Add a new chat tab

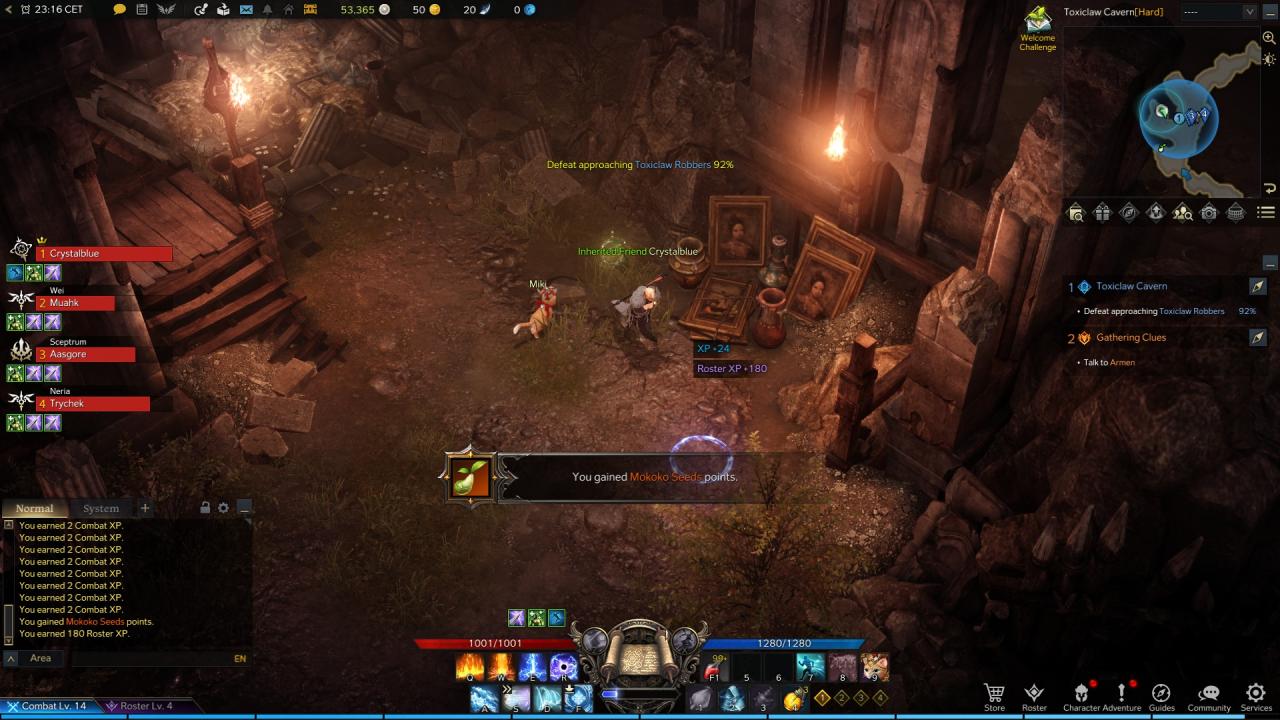[145, 508]
